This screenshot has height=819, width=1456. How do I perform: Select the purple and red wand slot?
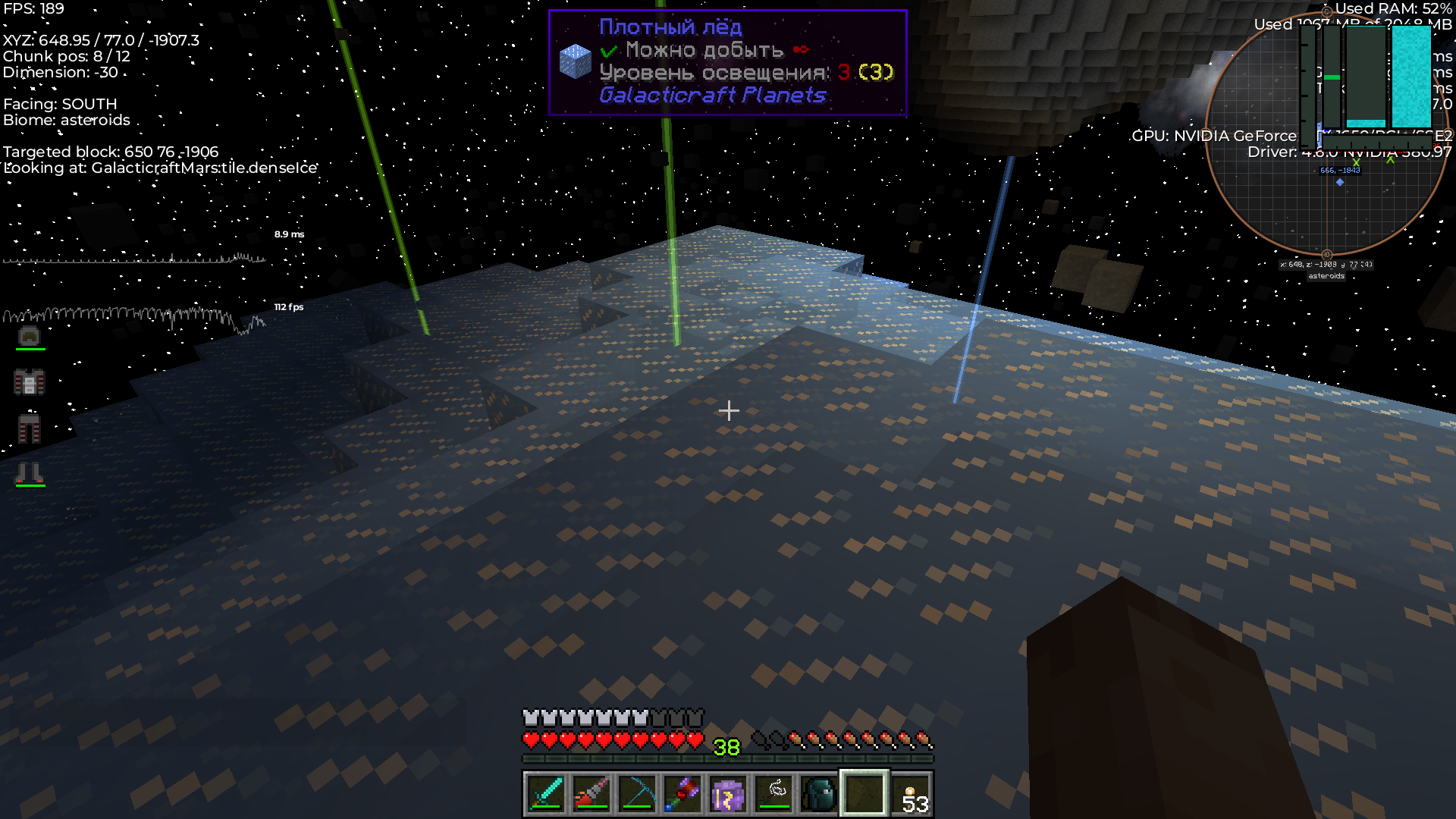coord(682,793)
